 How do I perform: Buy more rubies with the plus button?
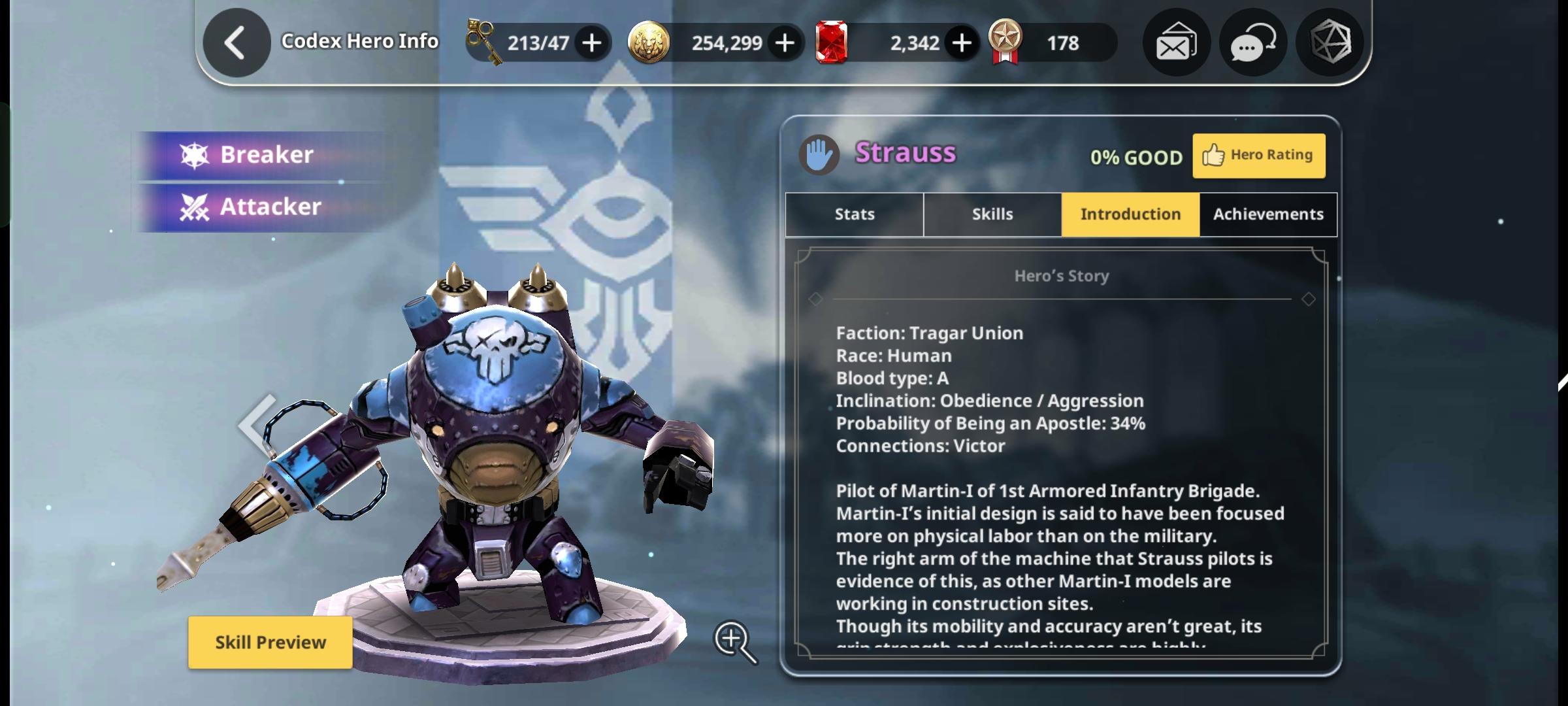click(x=962, y=43)
